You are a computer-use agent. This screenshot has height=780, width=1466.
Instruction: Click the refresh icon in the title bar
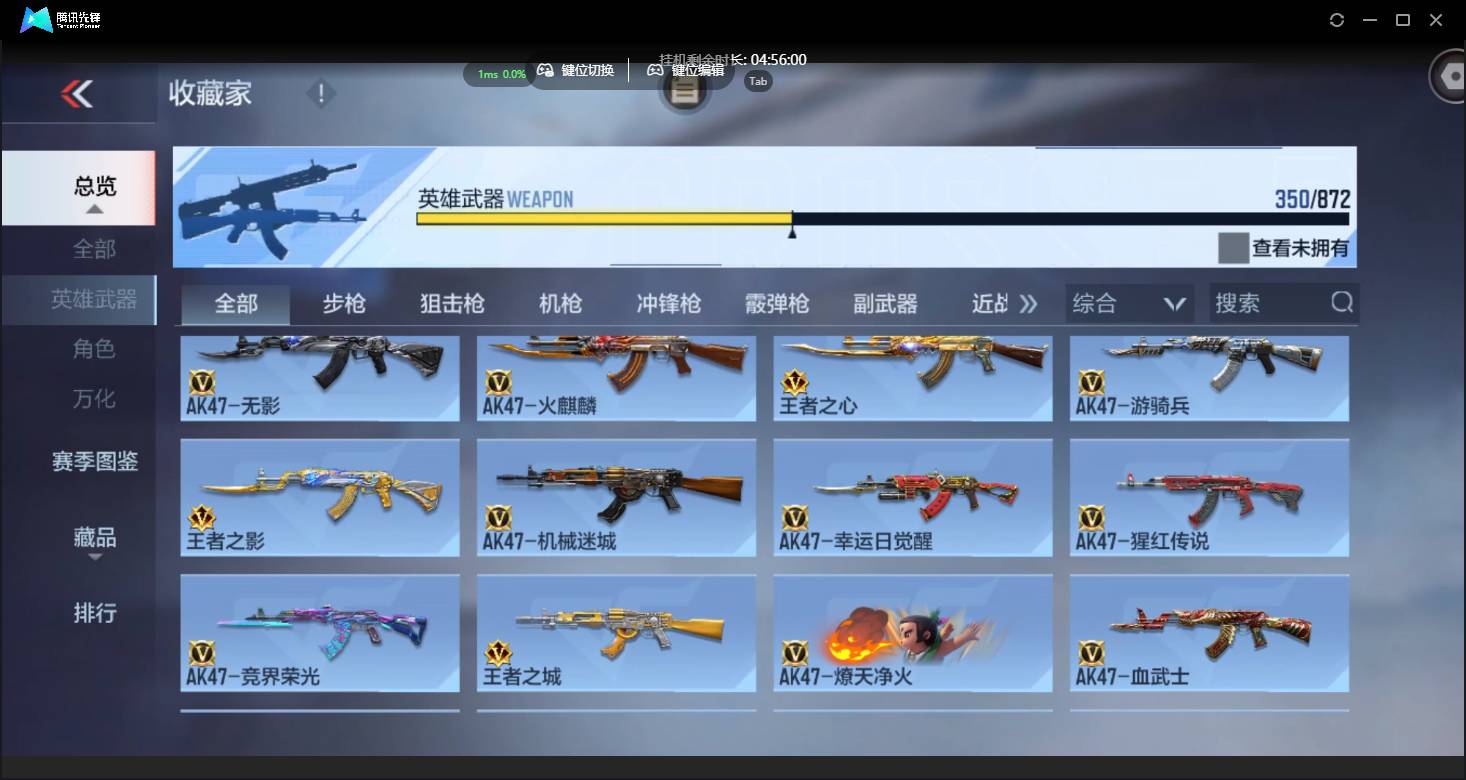point(1336,18)
